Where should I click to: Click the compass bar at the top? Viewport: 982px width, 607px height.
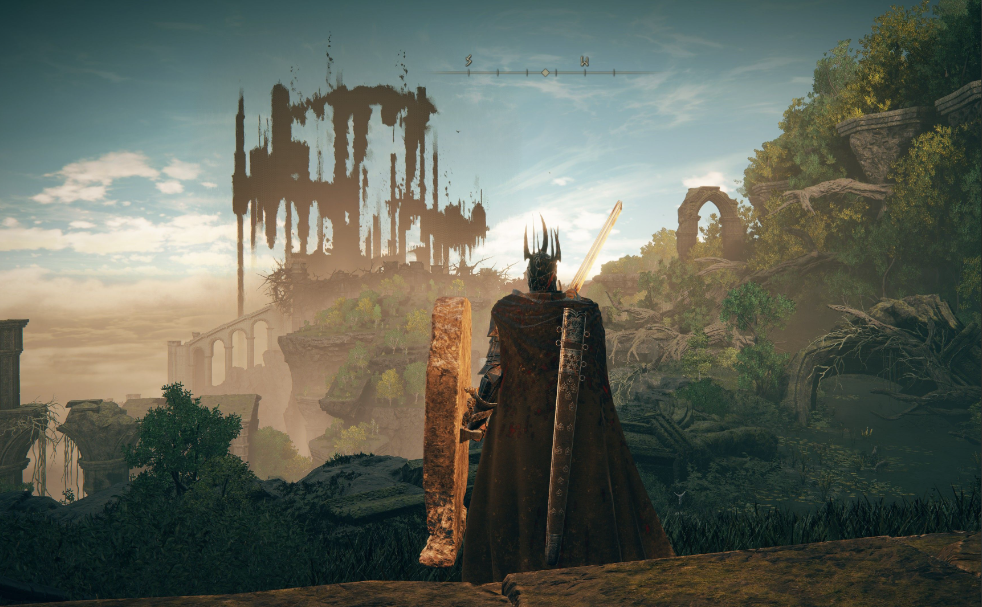coord(500,72)
